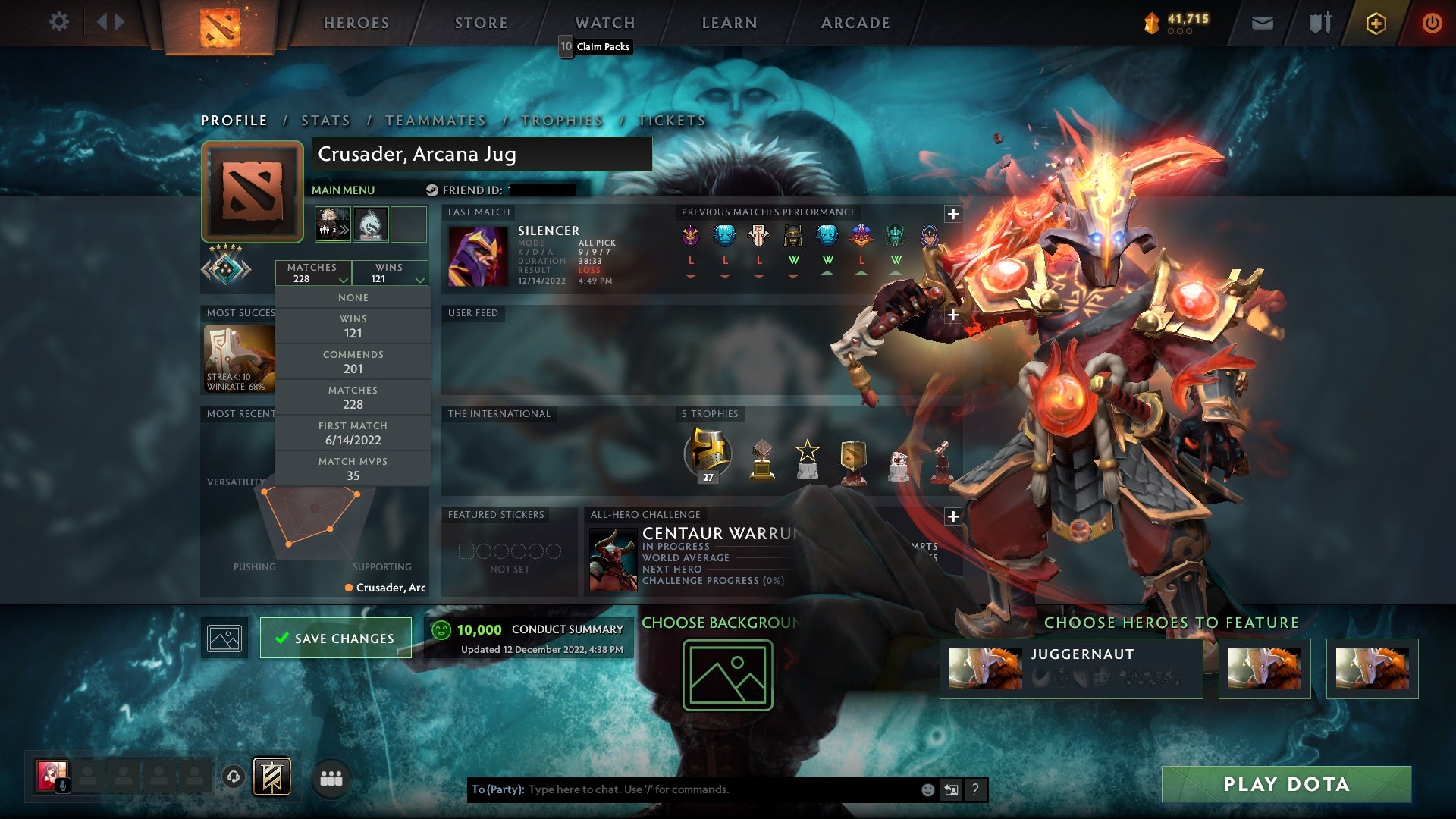
Task: Open the WINS stat dropdown
Action: pos(390,273)
